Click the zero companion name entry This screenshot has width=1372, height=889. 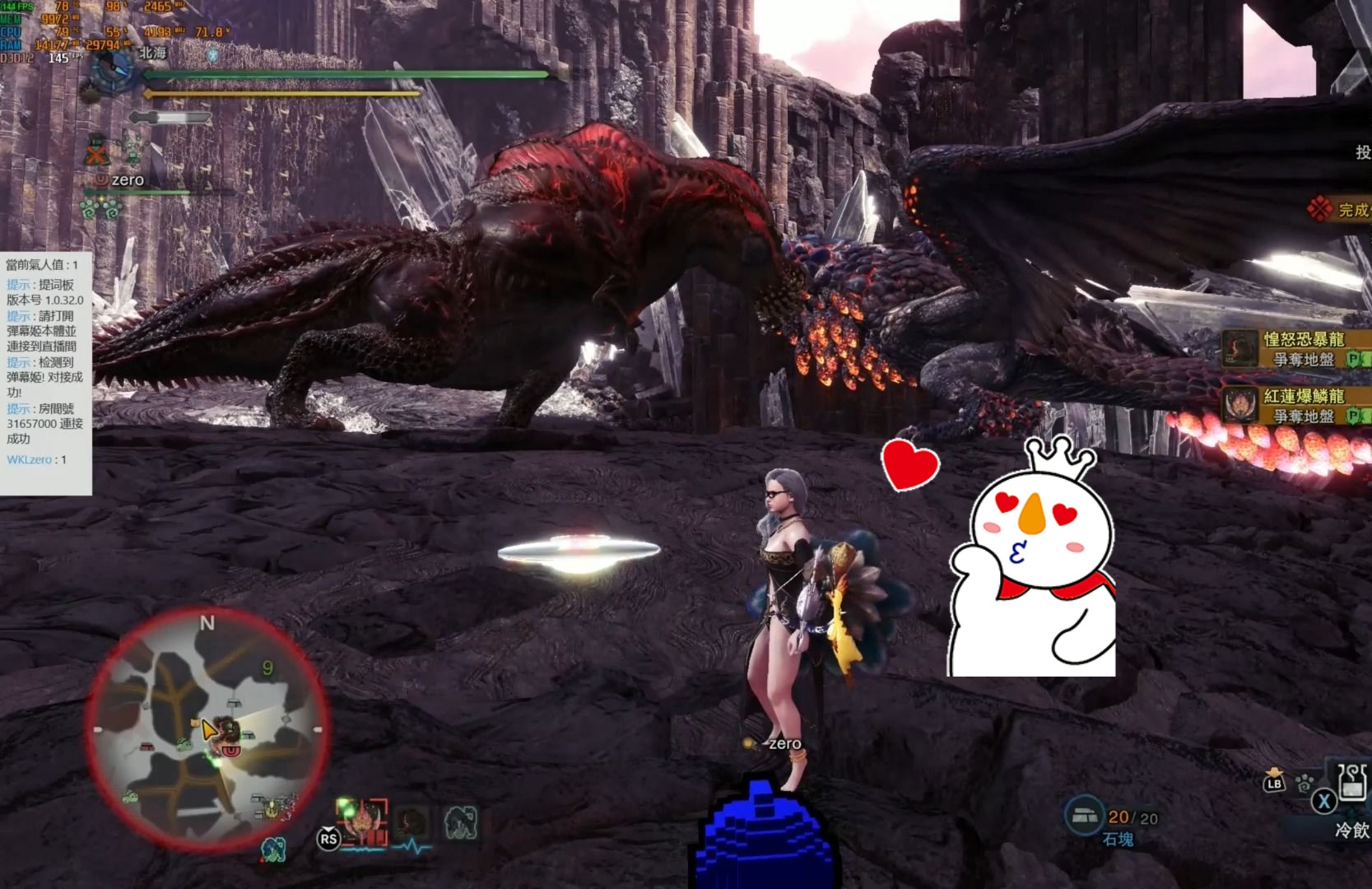[127, 179]
